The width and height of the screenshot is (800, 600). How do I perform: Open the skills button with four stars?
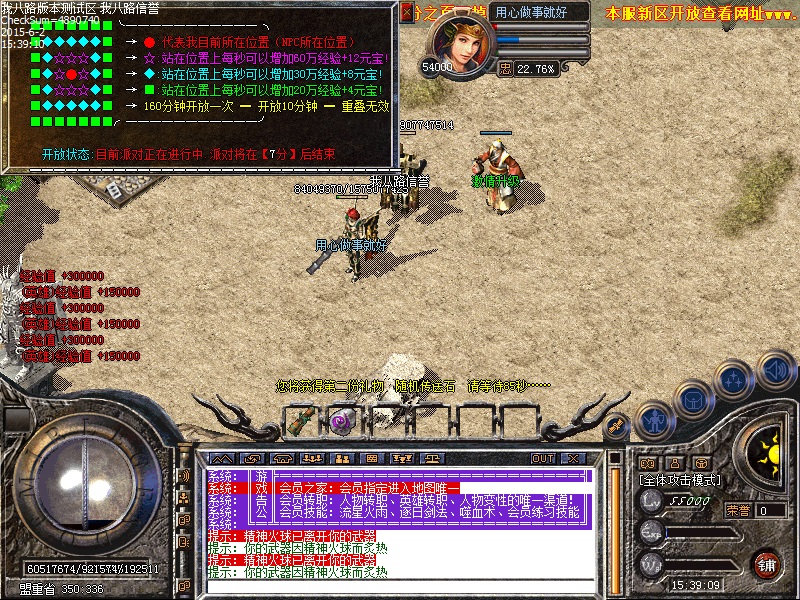734,381
